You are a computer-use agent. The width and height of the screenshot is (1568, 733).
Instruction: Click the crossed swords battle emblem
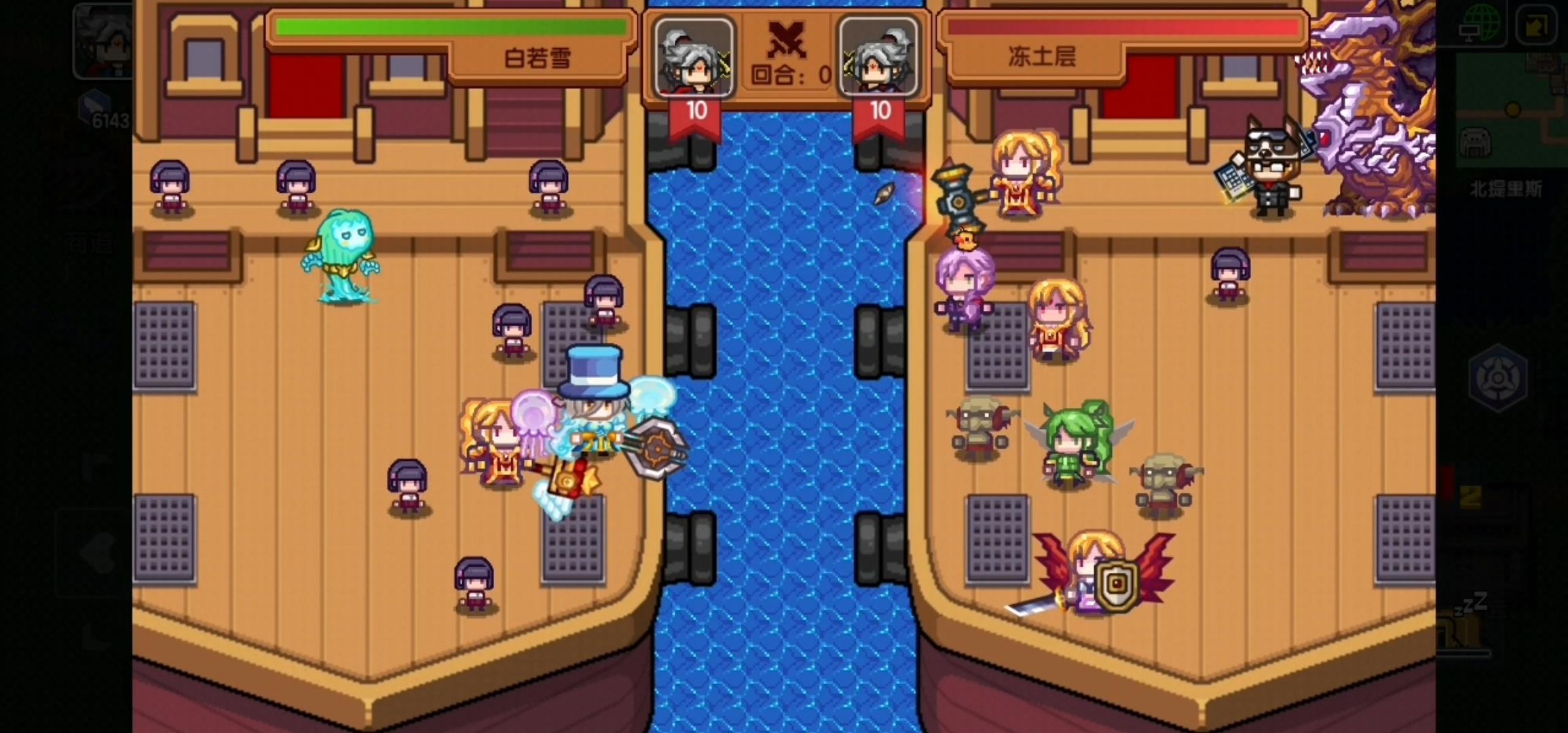point(787,41)
